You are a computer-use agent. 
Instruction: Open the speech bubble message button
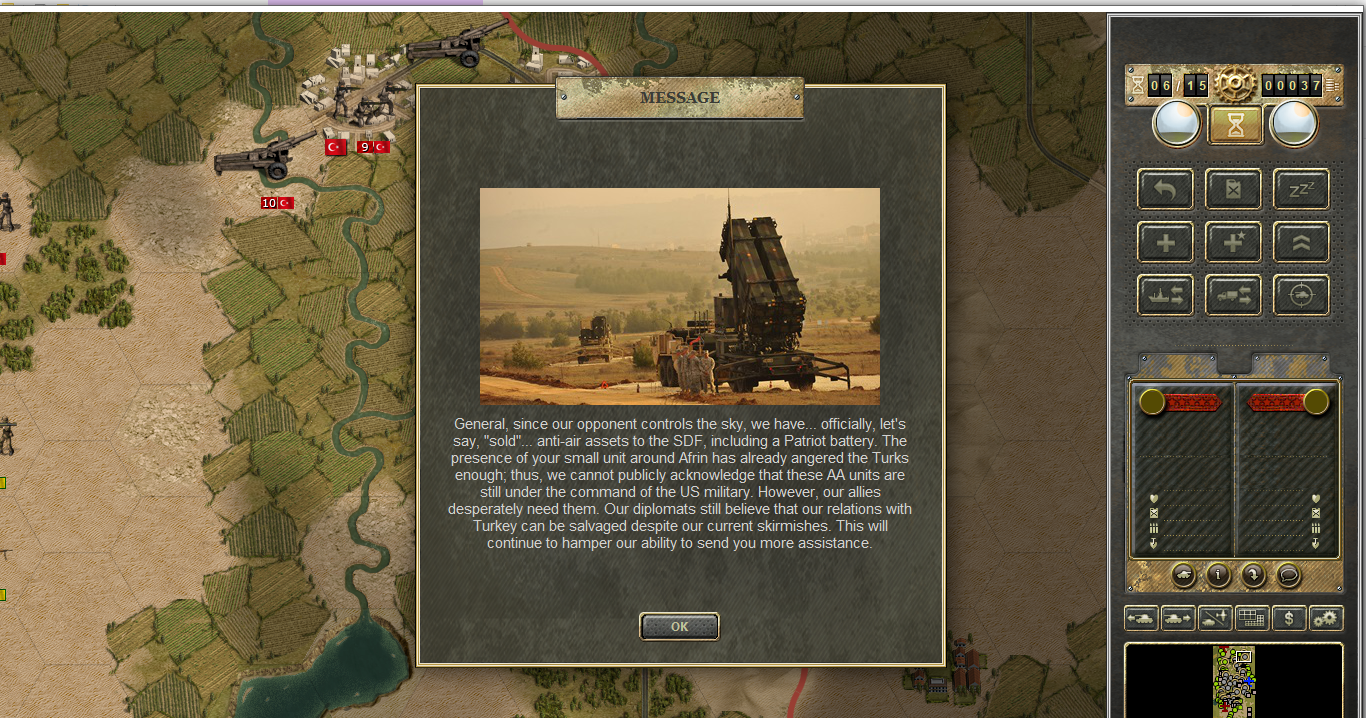(x=1288, y=575)
